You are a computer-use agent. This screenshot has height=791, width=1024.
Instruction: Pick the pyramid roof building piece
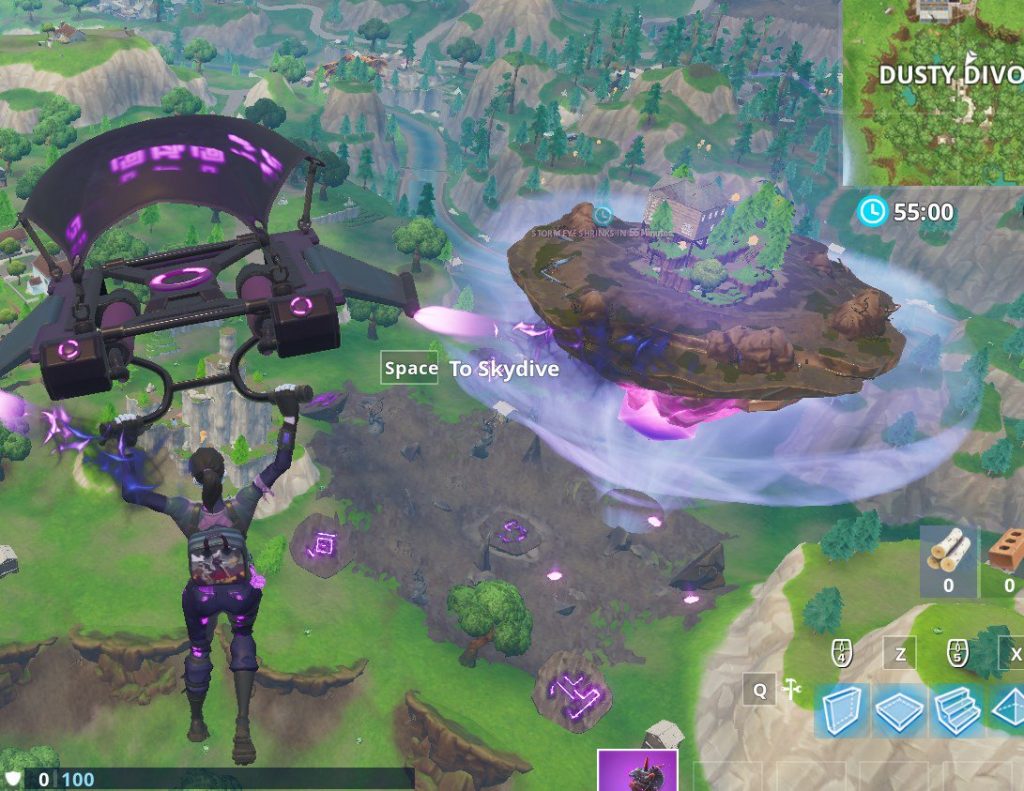(x=1008, y=710)
